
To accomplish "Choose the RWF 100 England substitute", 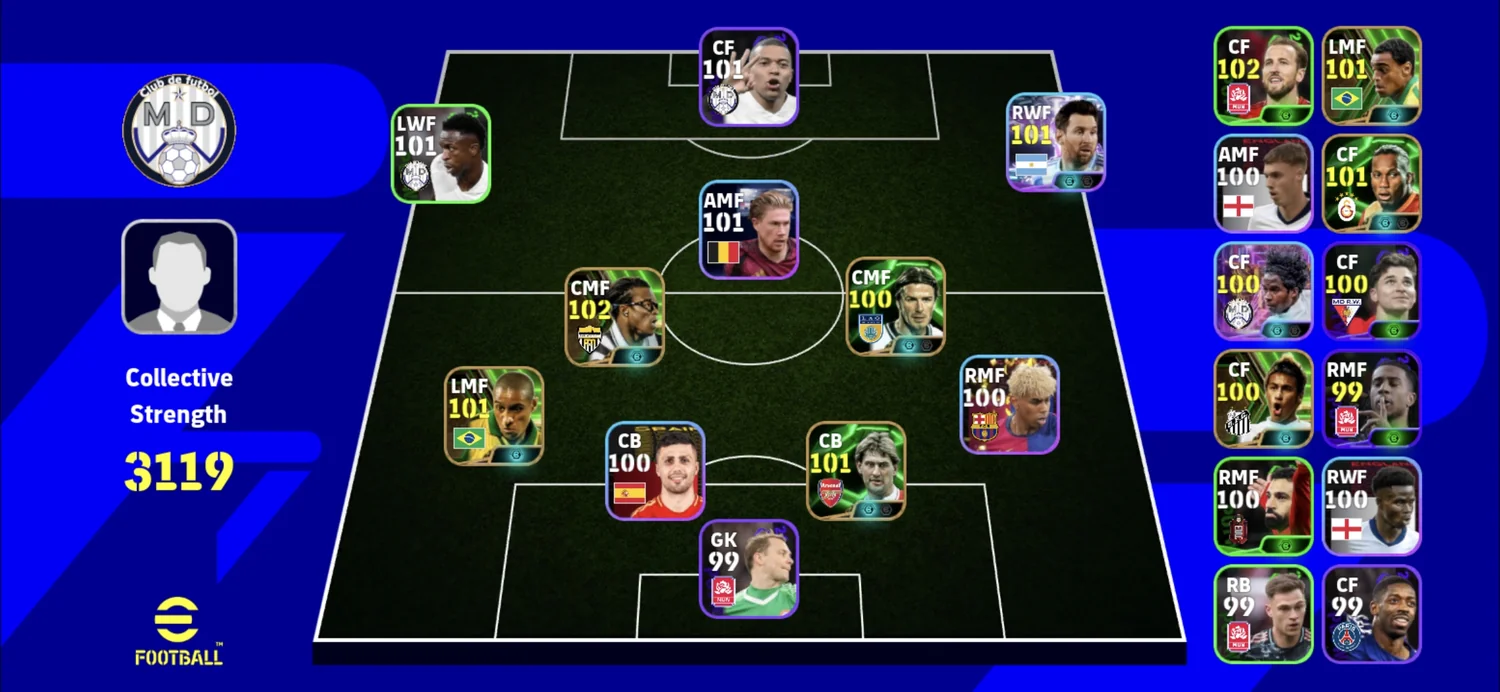I will tap(1371, 506).
